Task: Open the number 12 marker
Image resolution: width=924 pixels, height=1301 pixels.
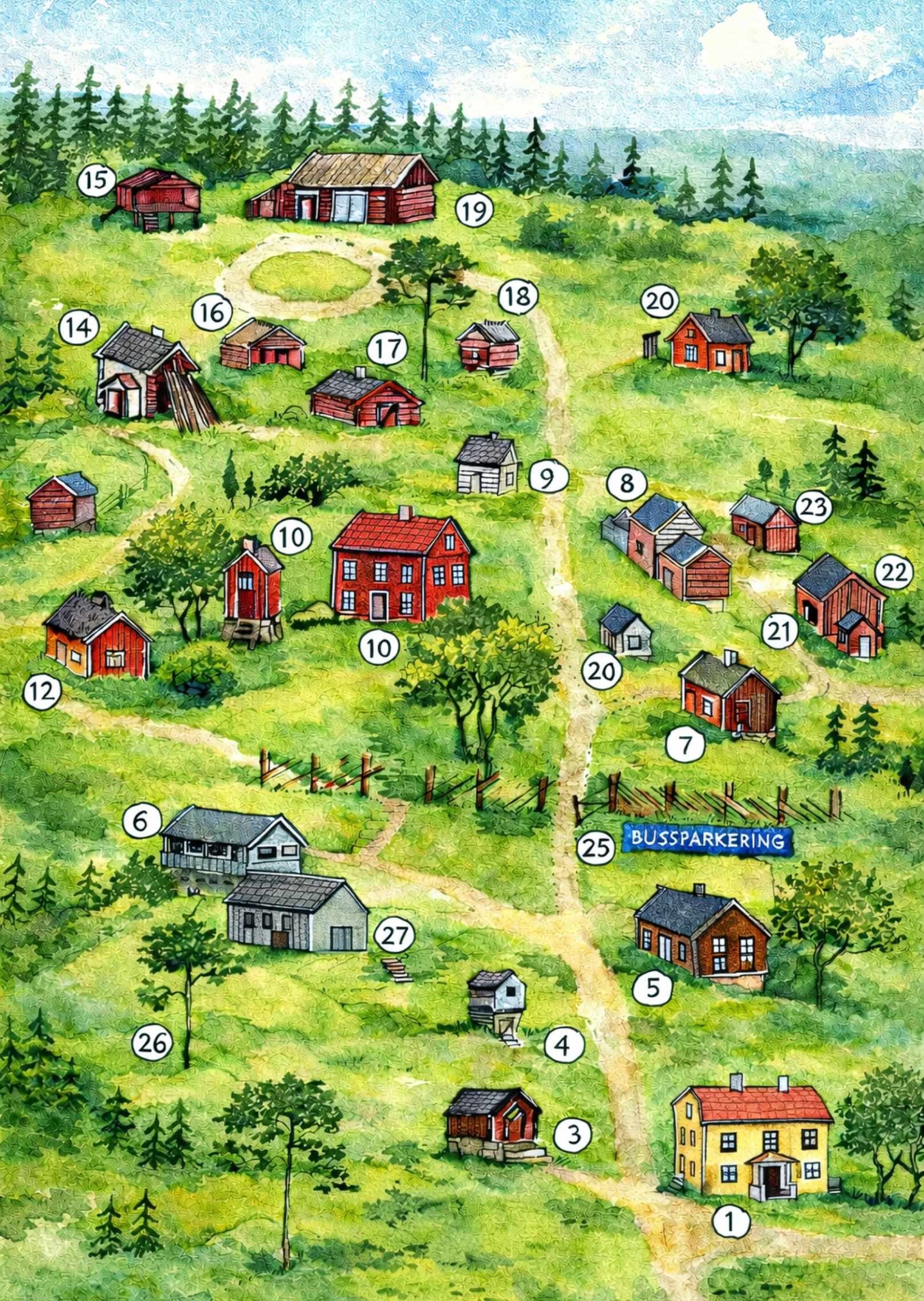Action: coord(43,692)
